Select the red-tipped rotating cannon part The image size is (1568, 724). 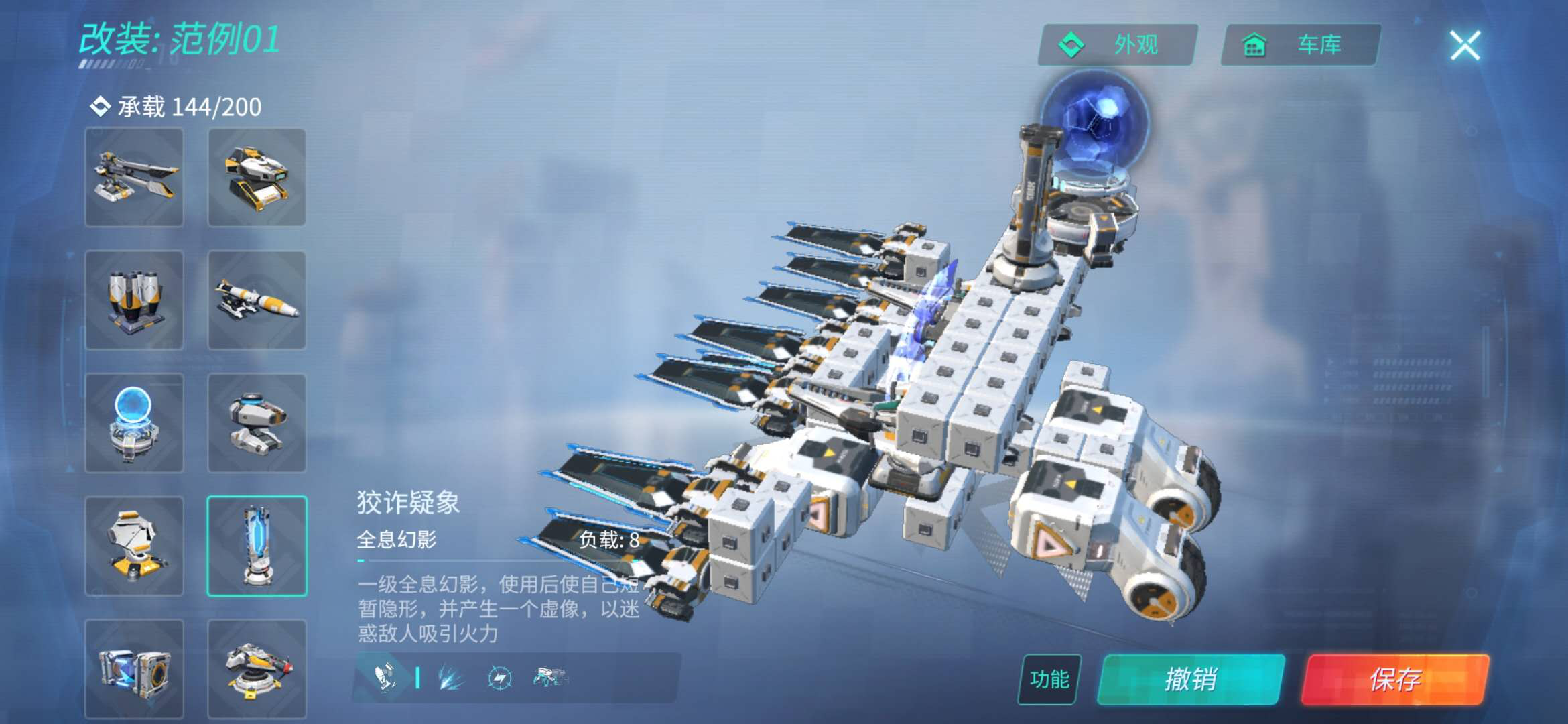click(257, 669)
